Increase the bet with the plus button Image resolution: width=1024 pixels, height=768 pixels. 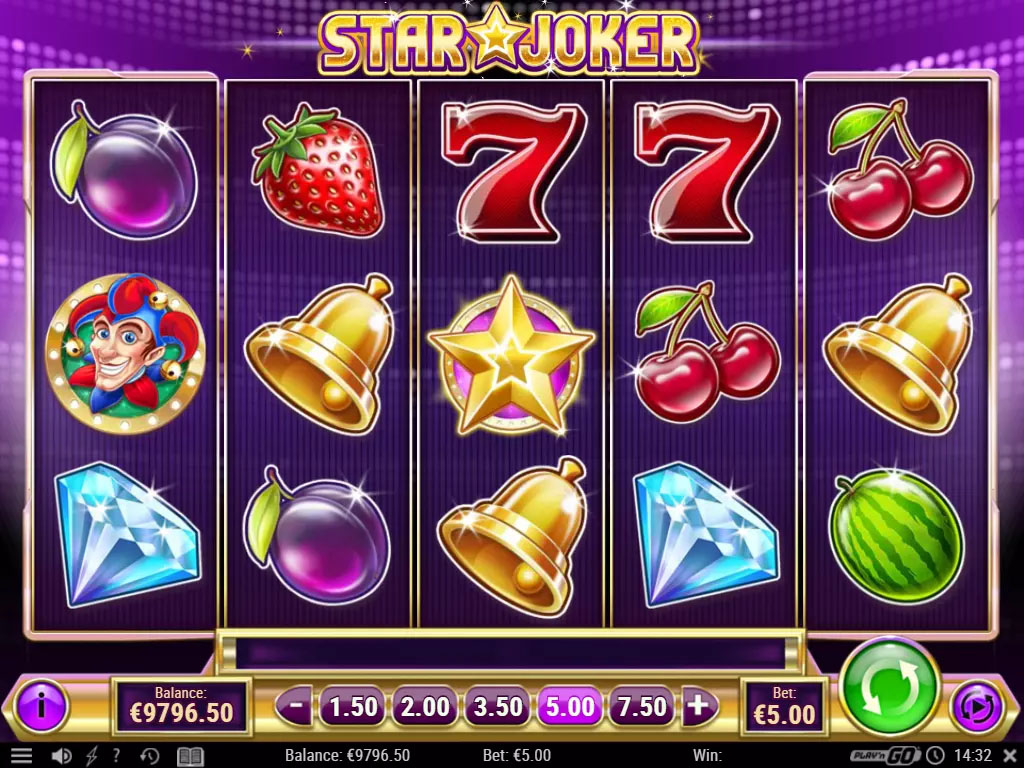[x=698, y=706]
